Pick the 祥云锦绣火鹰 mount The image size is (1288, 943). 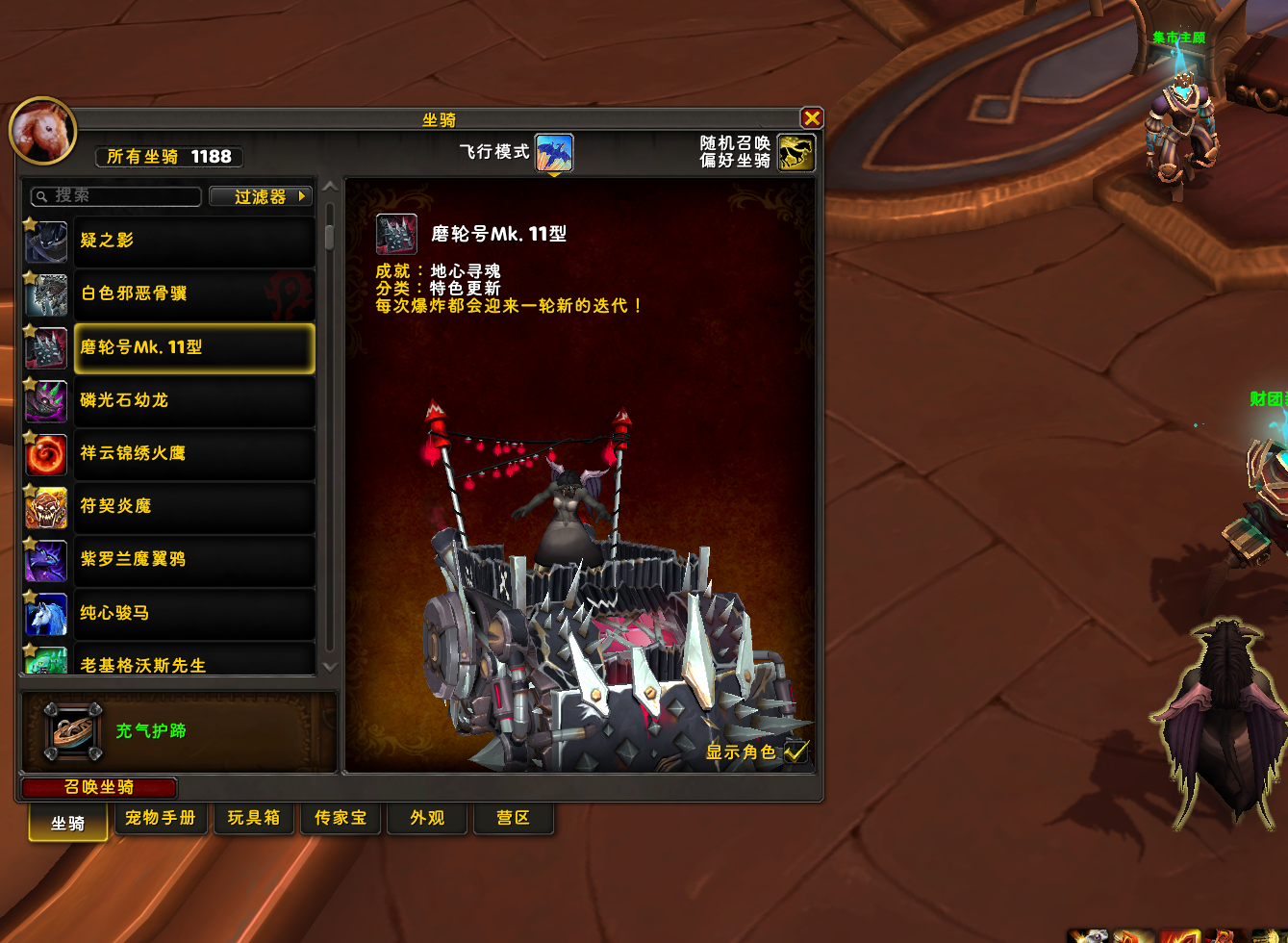pyautogui.click(x=193, y=453)
